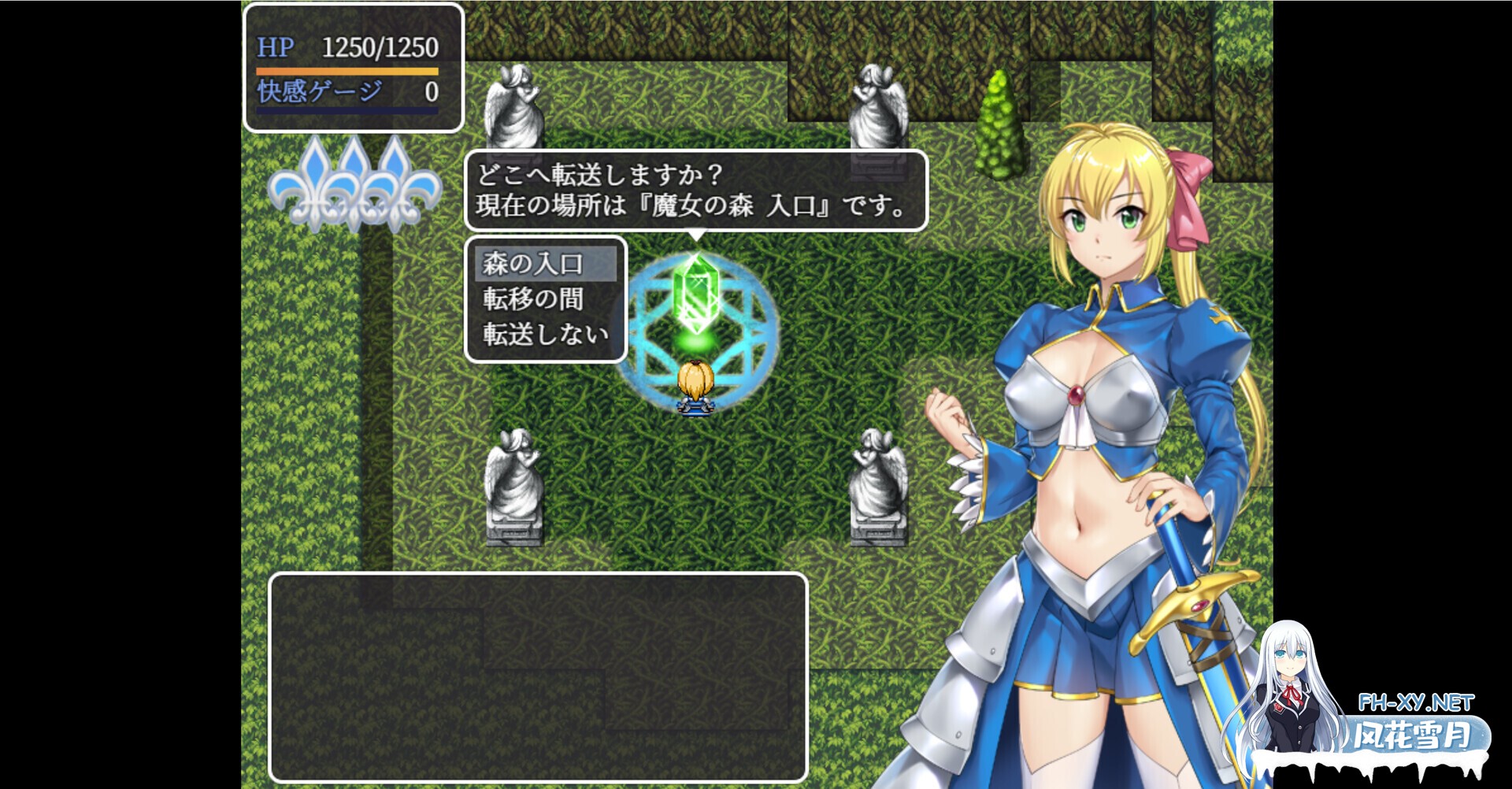Click the lower left angel statue

click(x=513, y=480)
